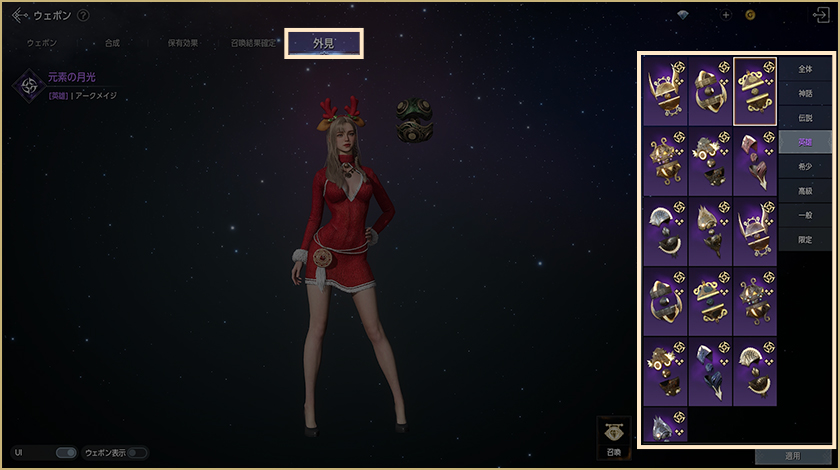
Task: Show 高級 grade weapons
Action: pos(806,191)
